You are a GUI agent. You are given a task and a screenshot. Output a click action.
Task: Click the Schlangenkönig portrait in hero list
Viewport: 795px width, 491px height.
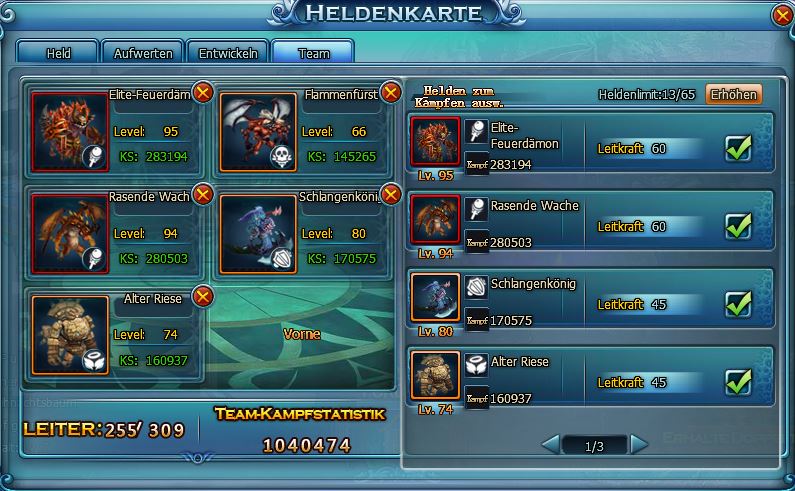[x=435, y=297]
